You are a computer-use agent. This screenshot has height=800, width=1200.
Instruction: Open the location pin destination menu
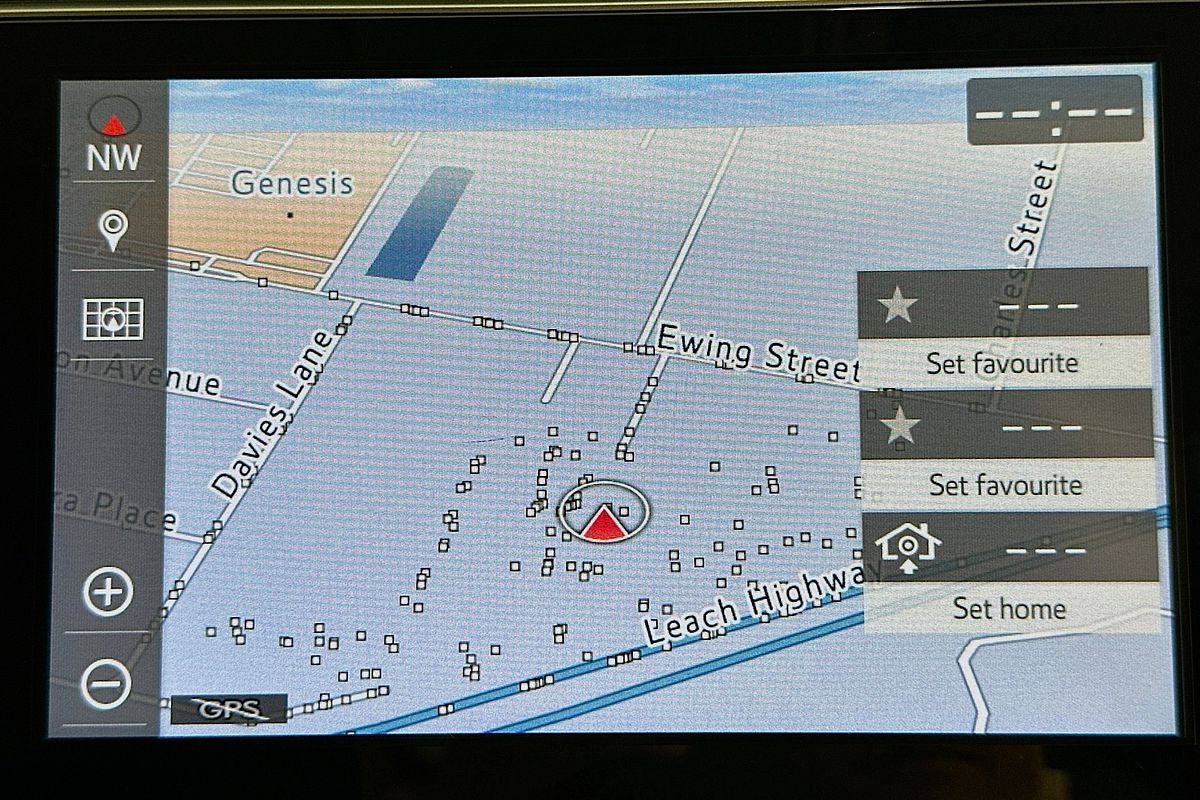click(113, 230)
